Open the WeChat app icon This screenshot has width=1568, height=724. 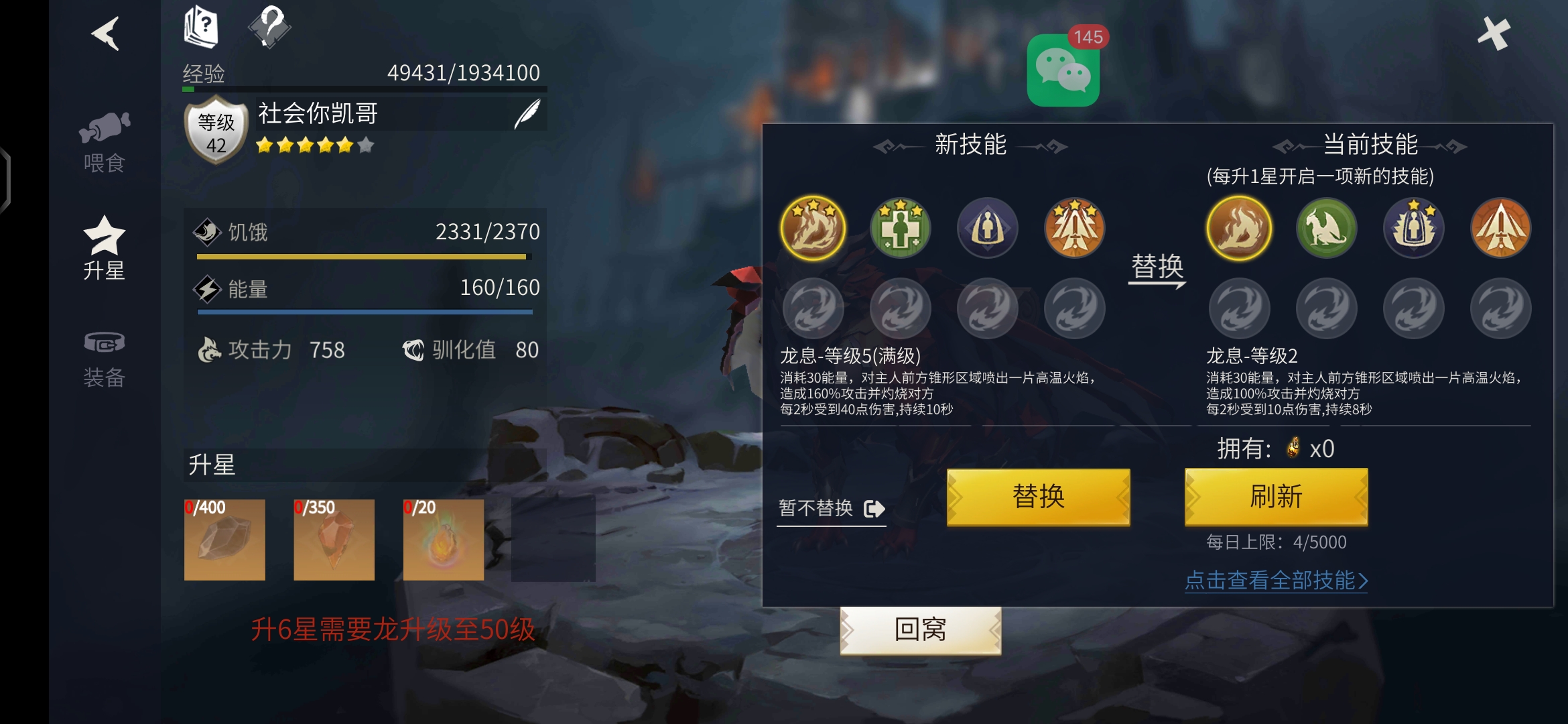point(1064,70)
